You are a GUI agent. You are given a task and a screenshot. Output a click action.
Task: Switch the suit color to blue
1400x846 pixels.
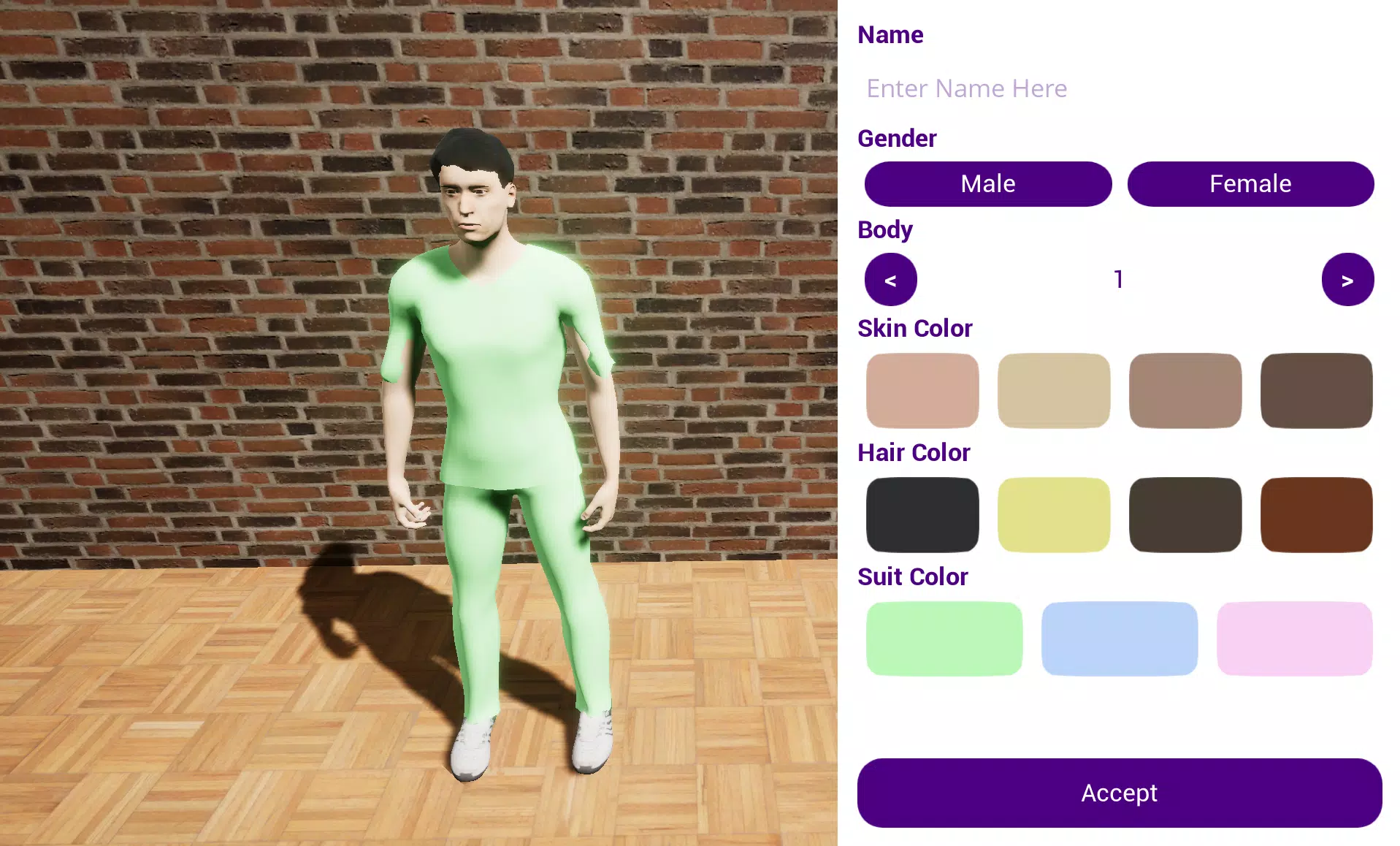(x=1120, y=639)
